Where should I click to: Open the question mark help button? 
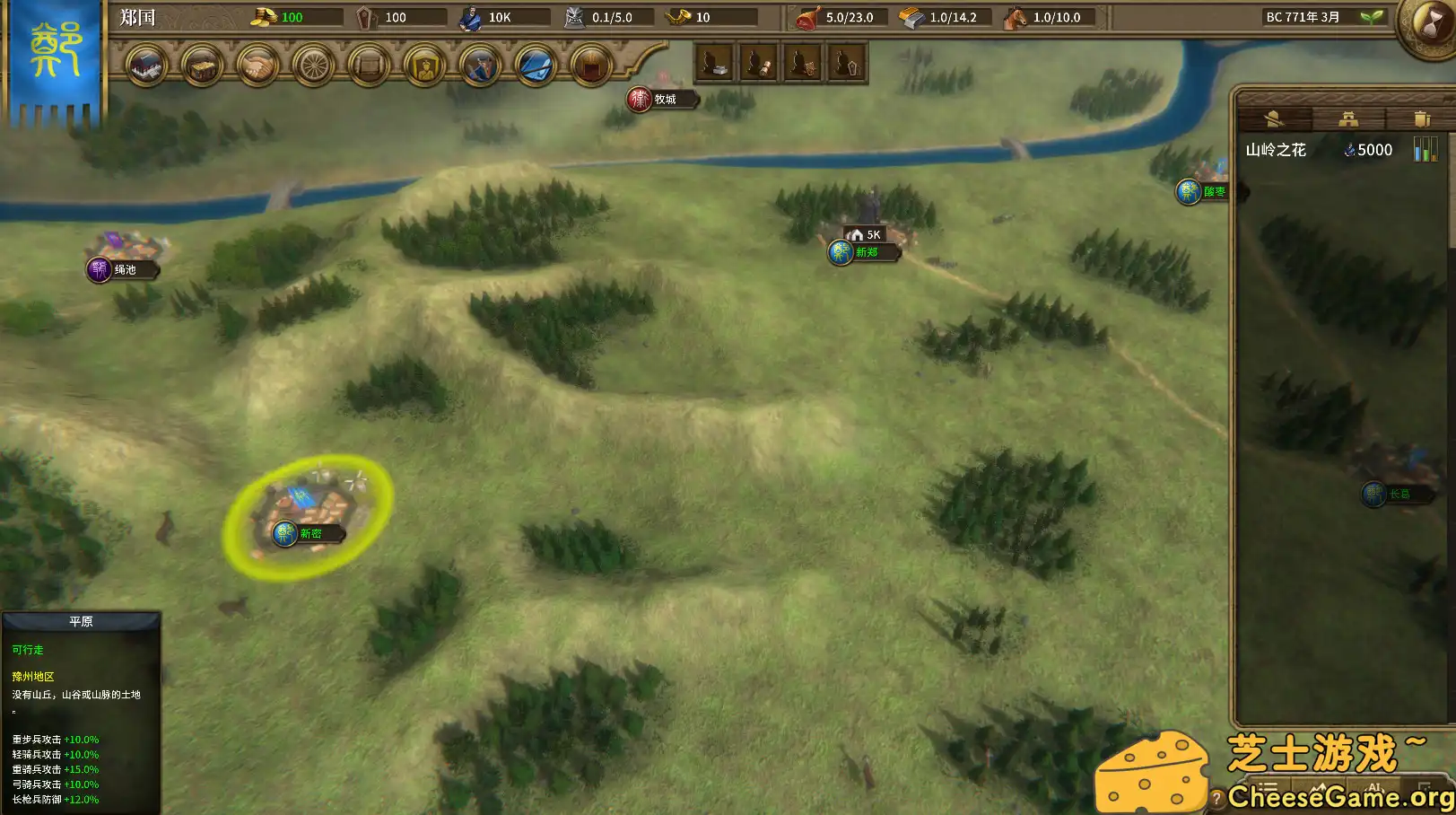click(x=1216, y=797)
